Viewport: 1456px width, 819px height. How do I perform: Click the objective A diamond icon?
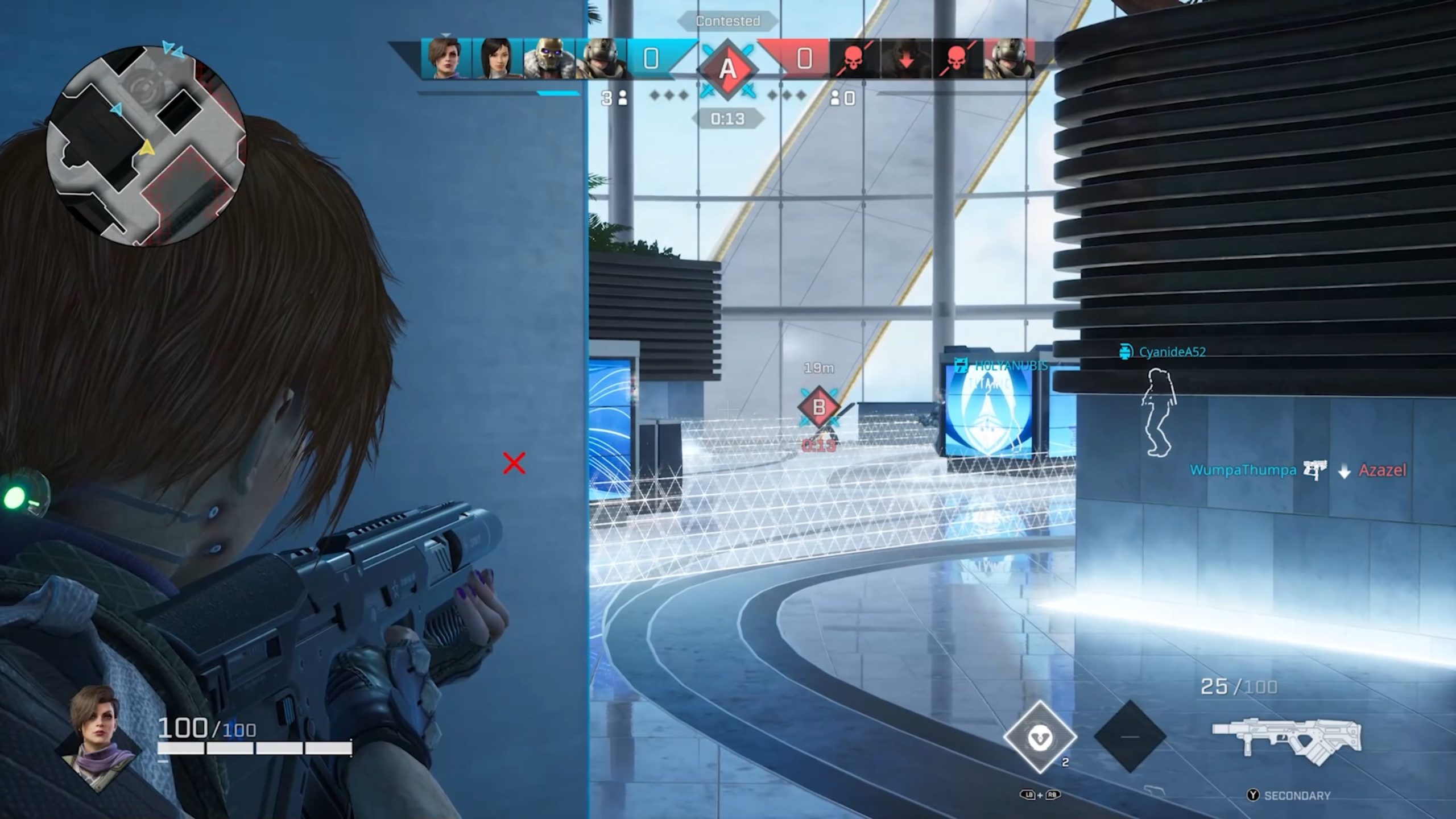tap(727, 69)
